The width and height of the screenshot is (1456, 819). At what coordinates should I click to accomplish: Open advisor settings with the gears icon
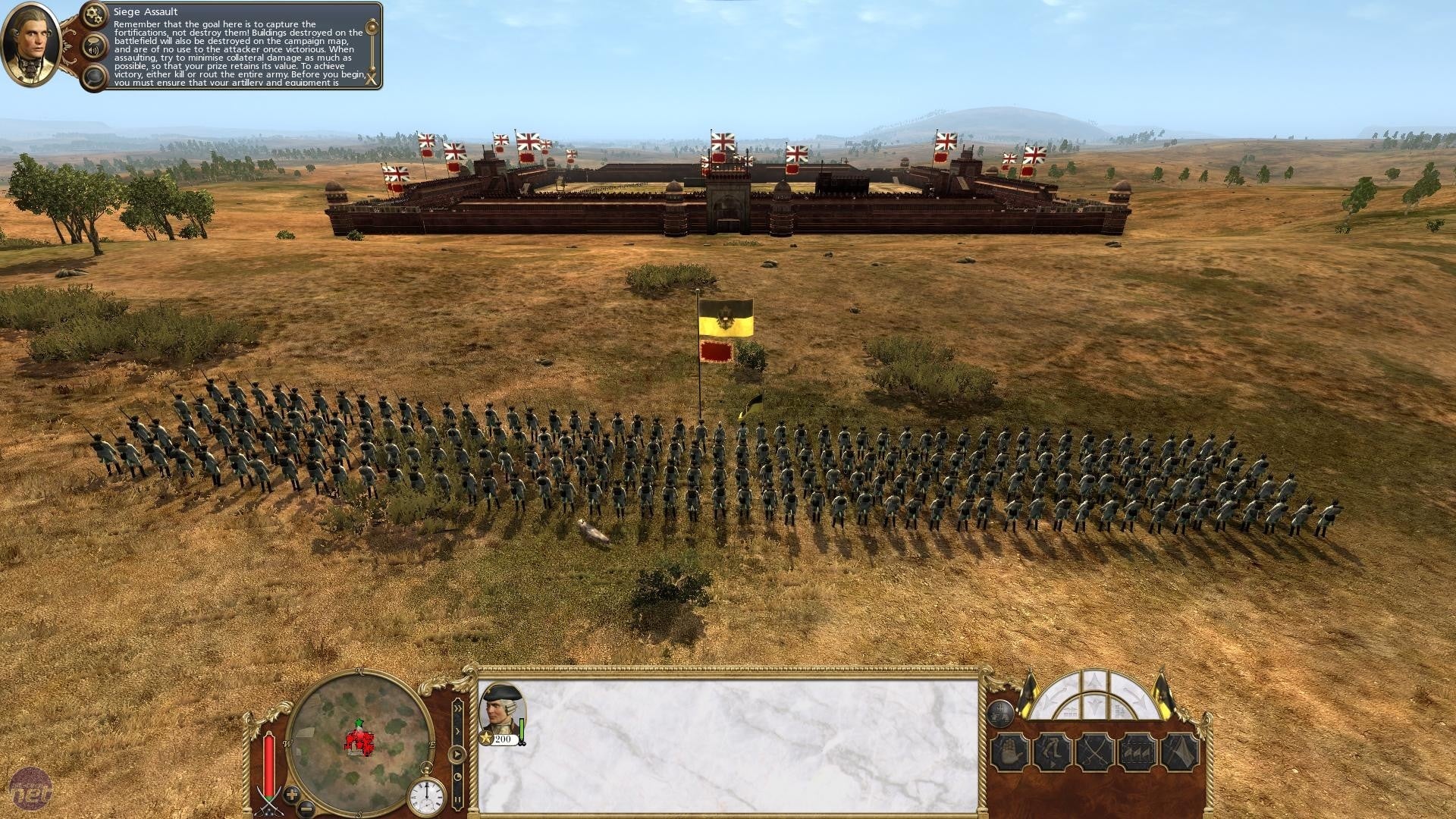click(x=95, y=14)
